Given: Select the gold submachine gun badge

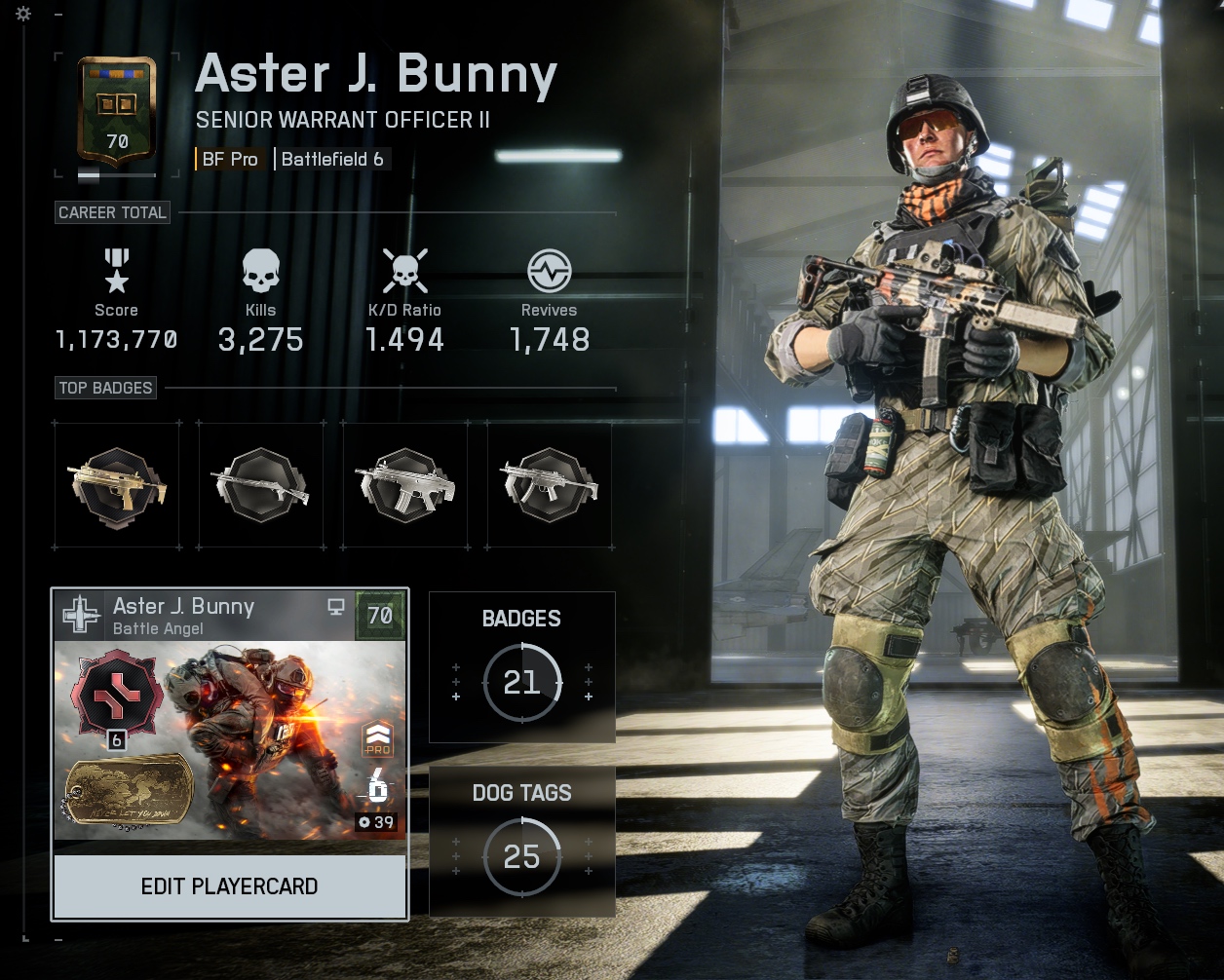Looking at the screenshot, I should click(117, 484).
